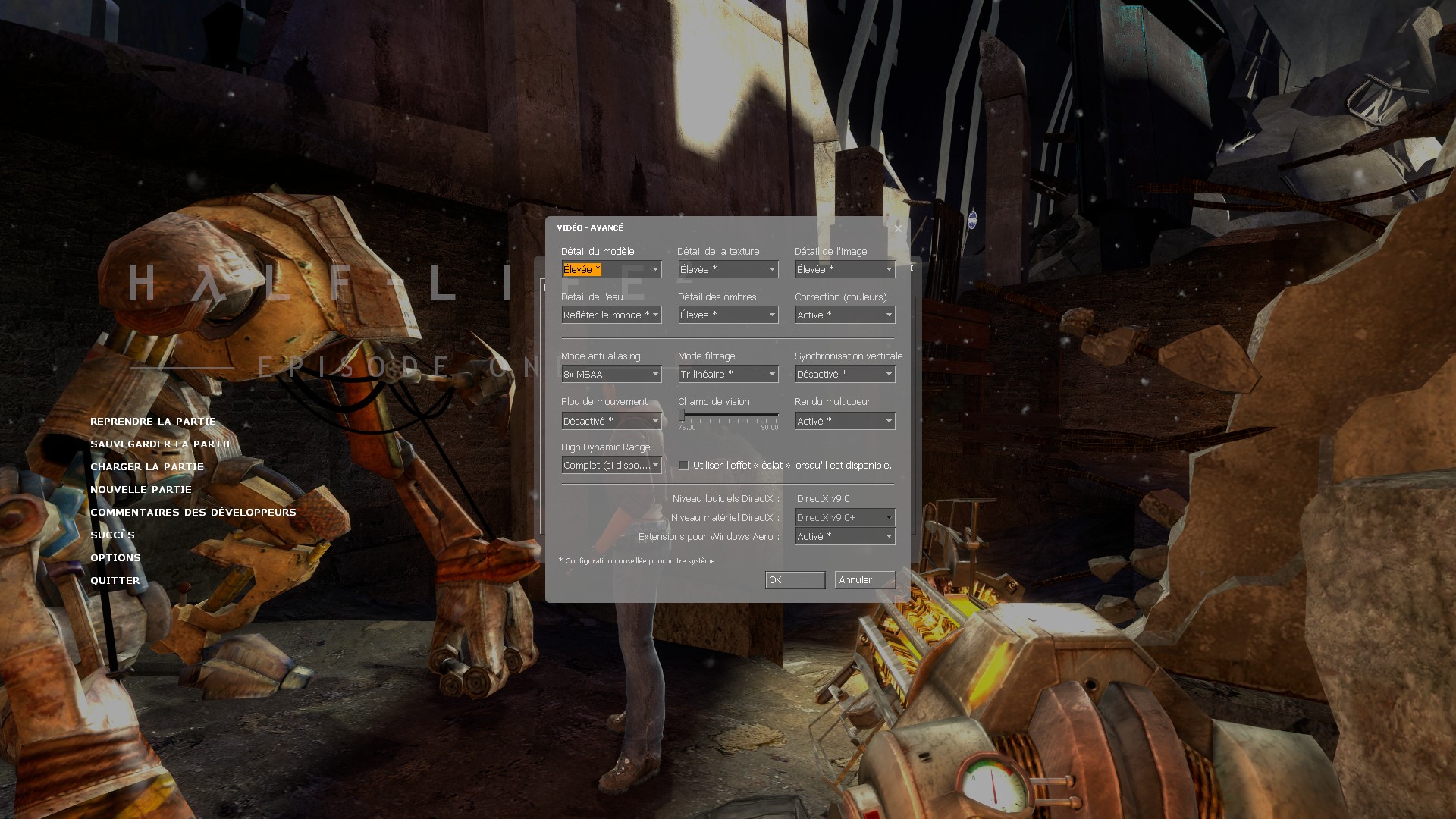Open the Extensions pour Windows Aero dropdown
The height and width of the screenshot is (819, 1456).
click(845, 537)
